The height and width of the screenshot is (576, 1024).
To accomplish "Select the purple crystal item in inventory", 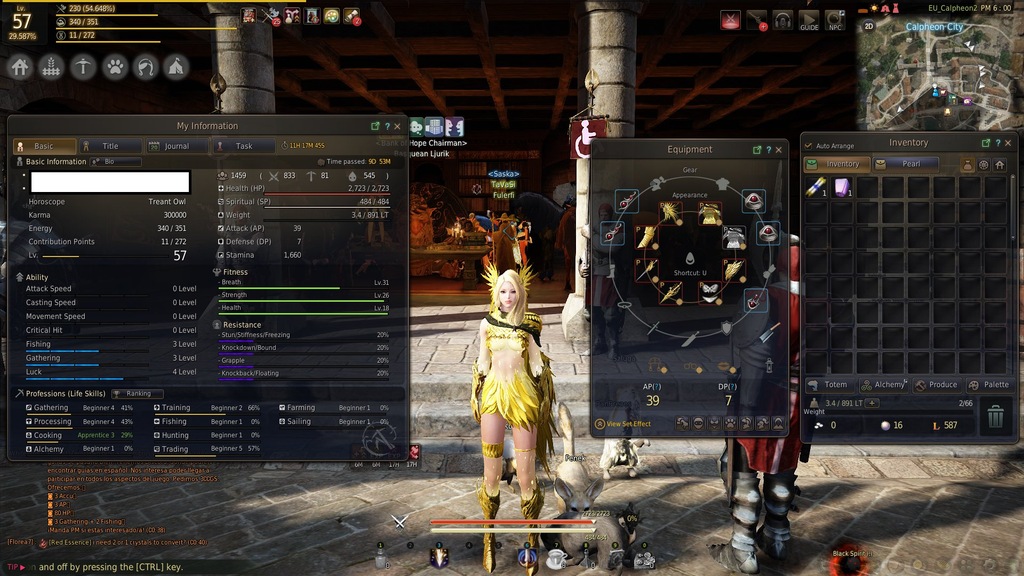I will (842, 187).
